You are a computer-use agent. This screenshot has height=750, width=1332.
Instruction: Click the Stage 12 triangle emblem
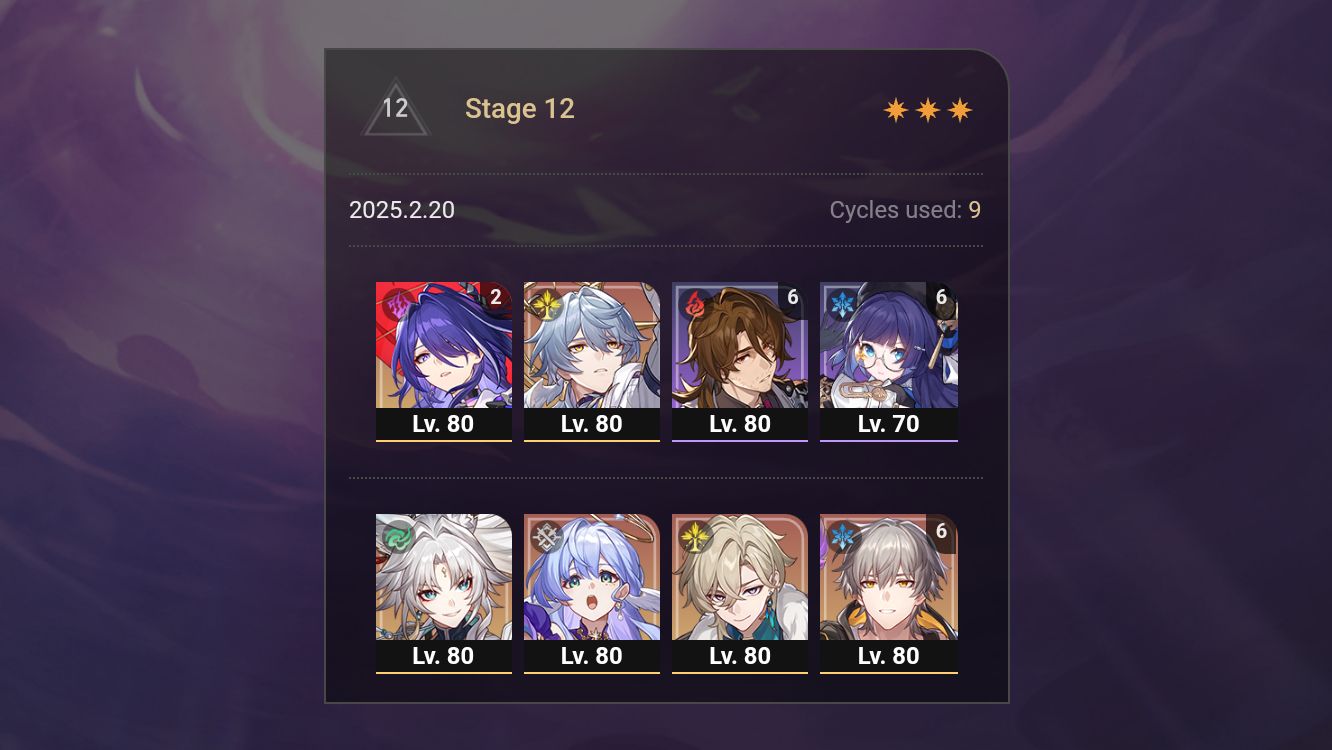pos(396,108)
